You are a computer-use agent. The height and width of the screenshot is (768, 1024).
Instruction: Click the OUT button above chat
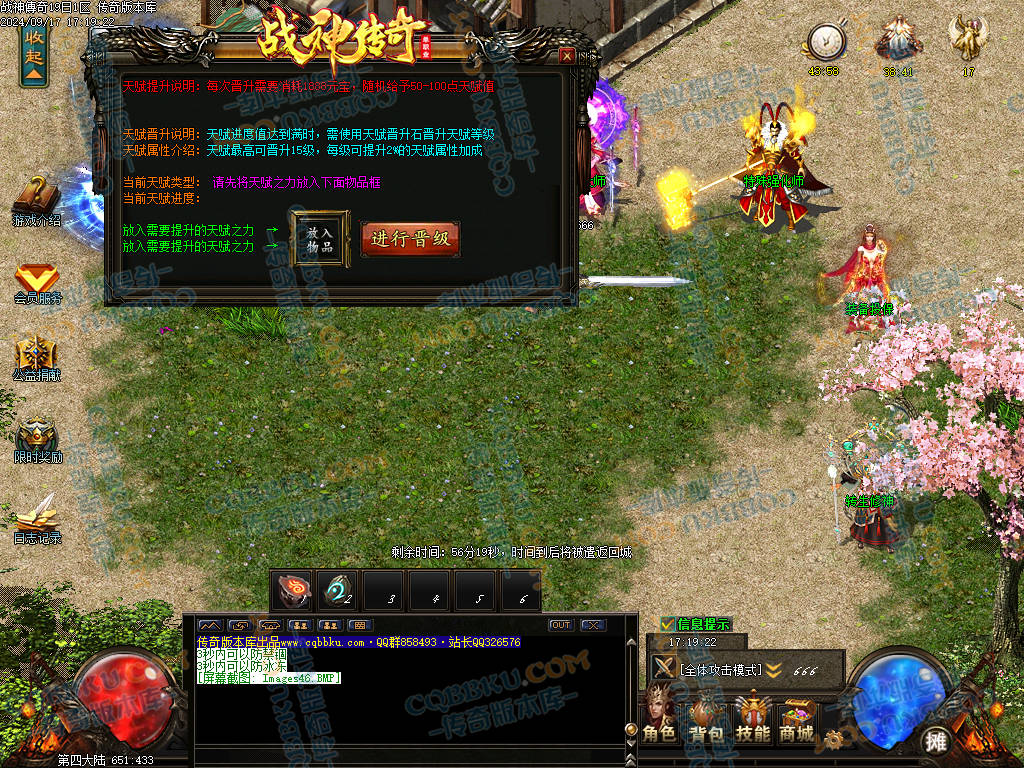[560, 625]
